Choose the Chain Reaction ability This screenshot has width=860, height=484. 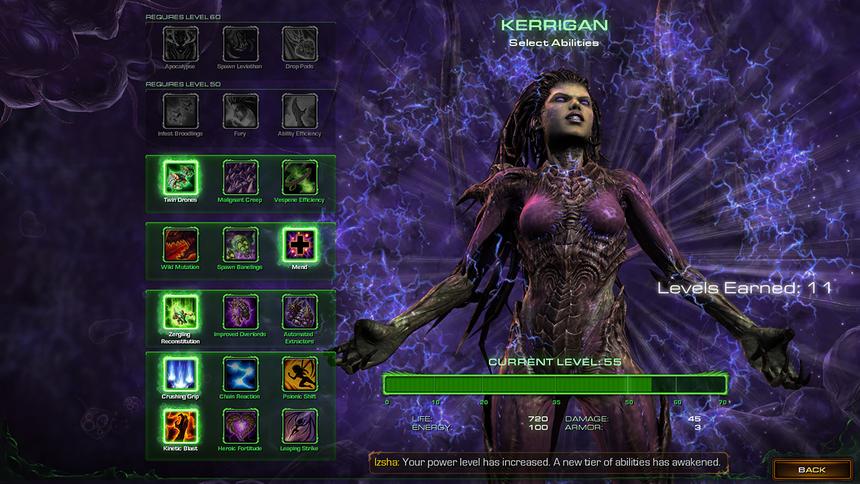(x=240, y=373)
